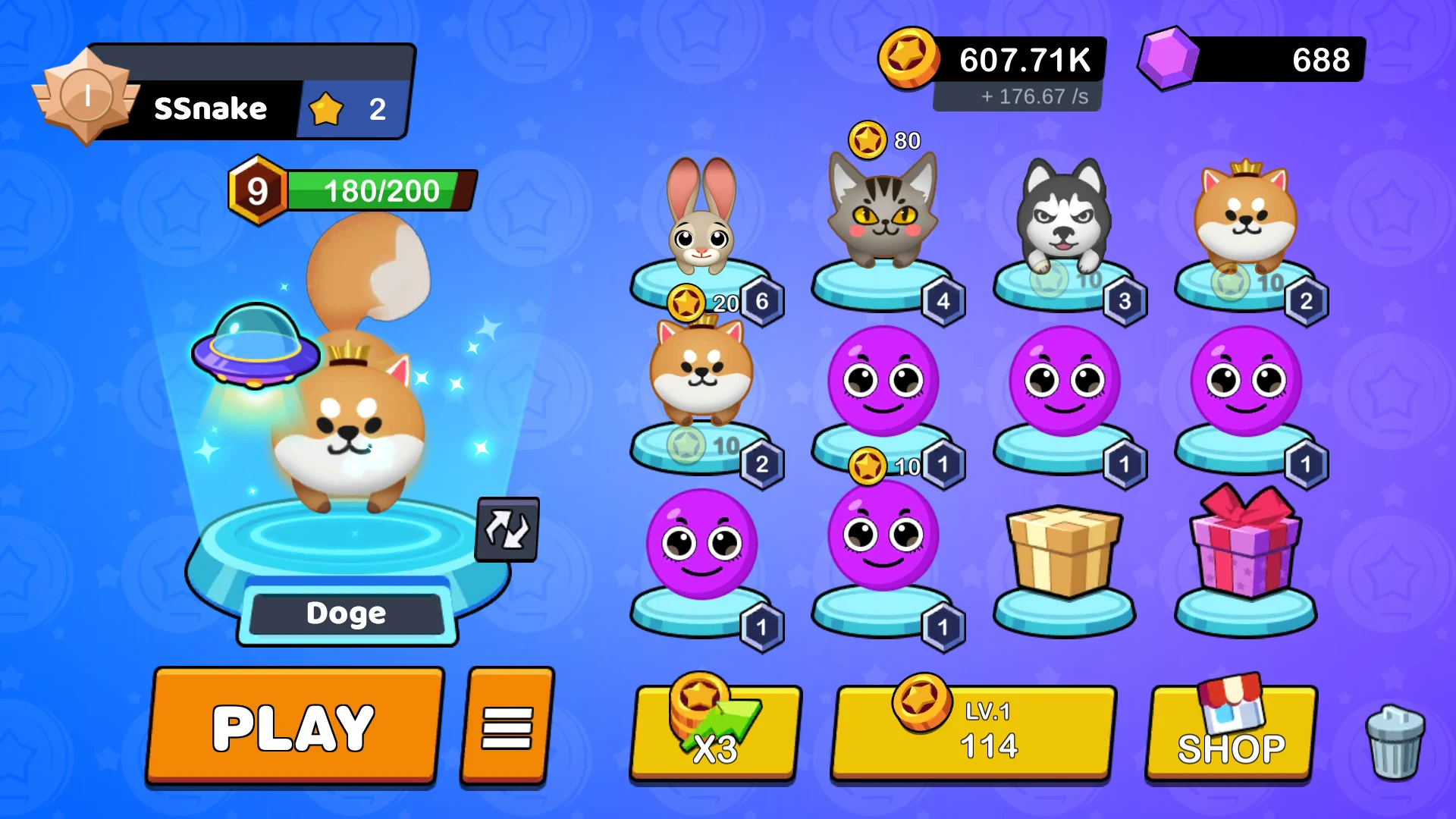Click the trash can icon

coord(1395,742)
